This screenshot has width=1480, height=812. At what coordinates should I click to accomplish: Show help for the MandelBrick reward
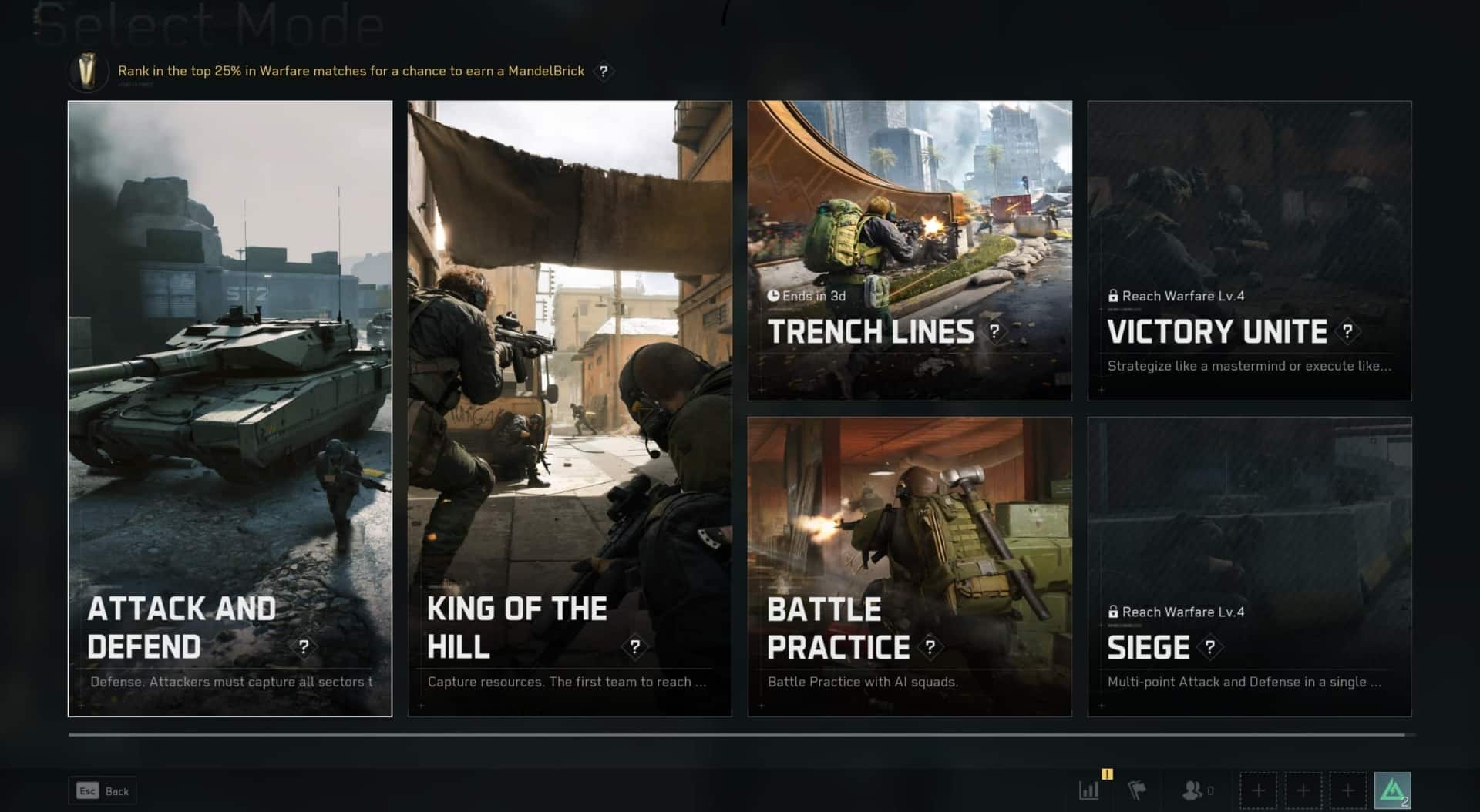click(x=604, y=71)
